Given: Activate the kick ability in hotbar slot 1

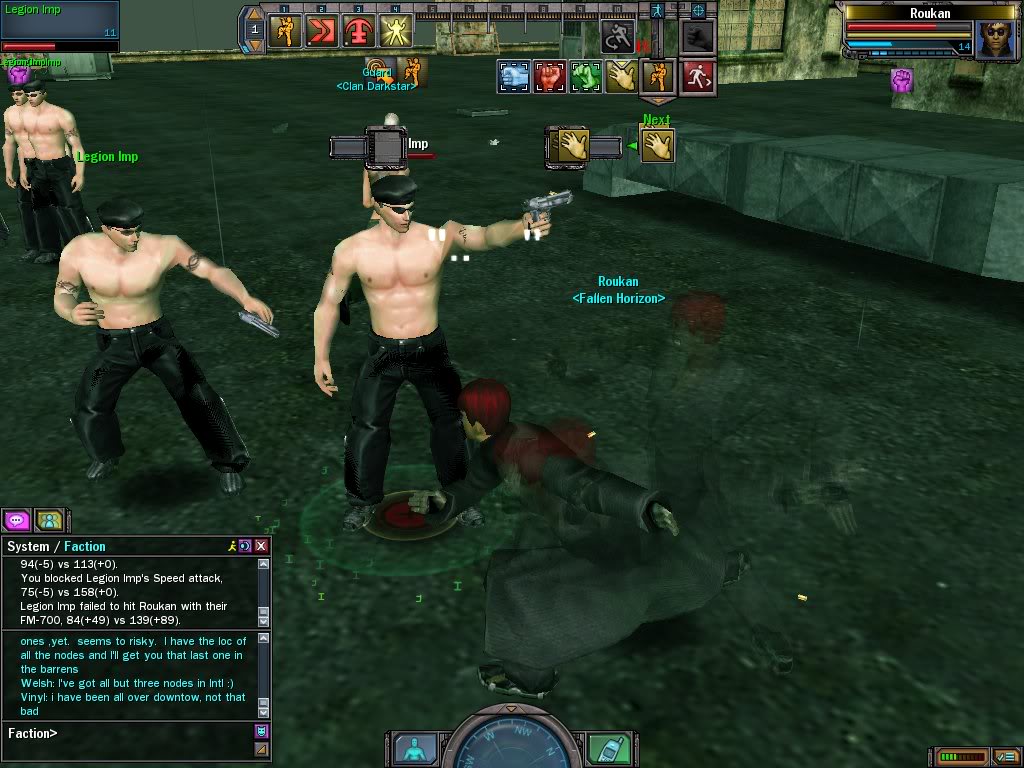Looking at the screenshot, I should point(285,31).
